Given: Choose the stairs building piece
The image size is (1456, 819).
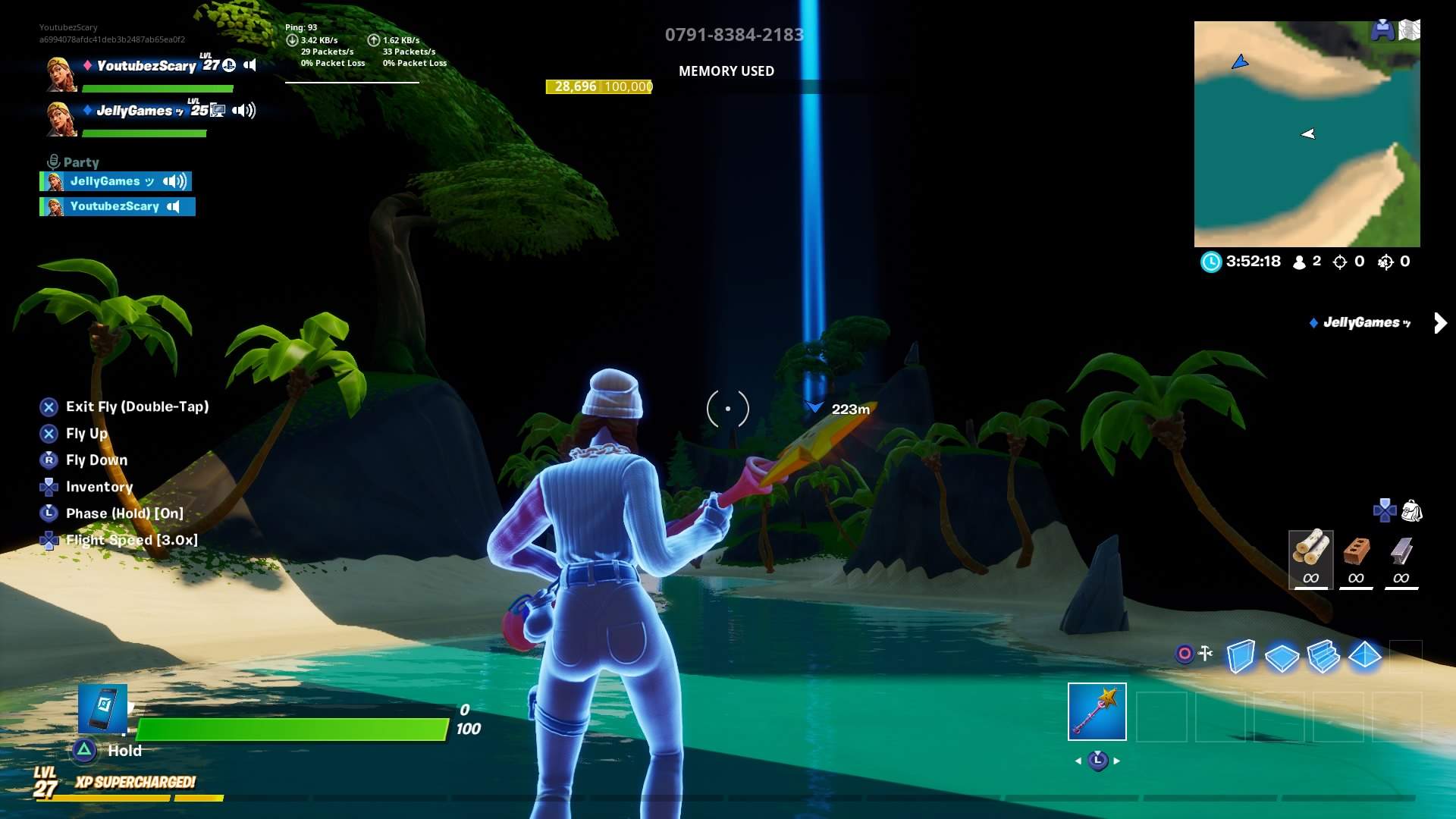Looking at the screenshot, I should (x=1326, y=655).
